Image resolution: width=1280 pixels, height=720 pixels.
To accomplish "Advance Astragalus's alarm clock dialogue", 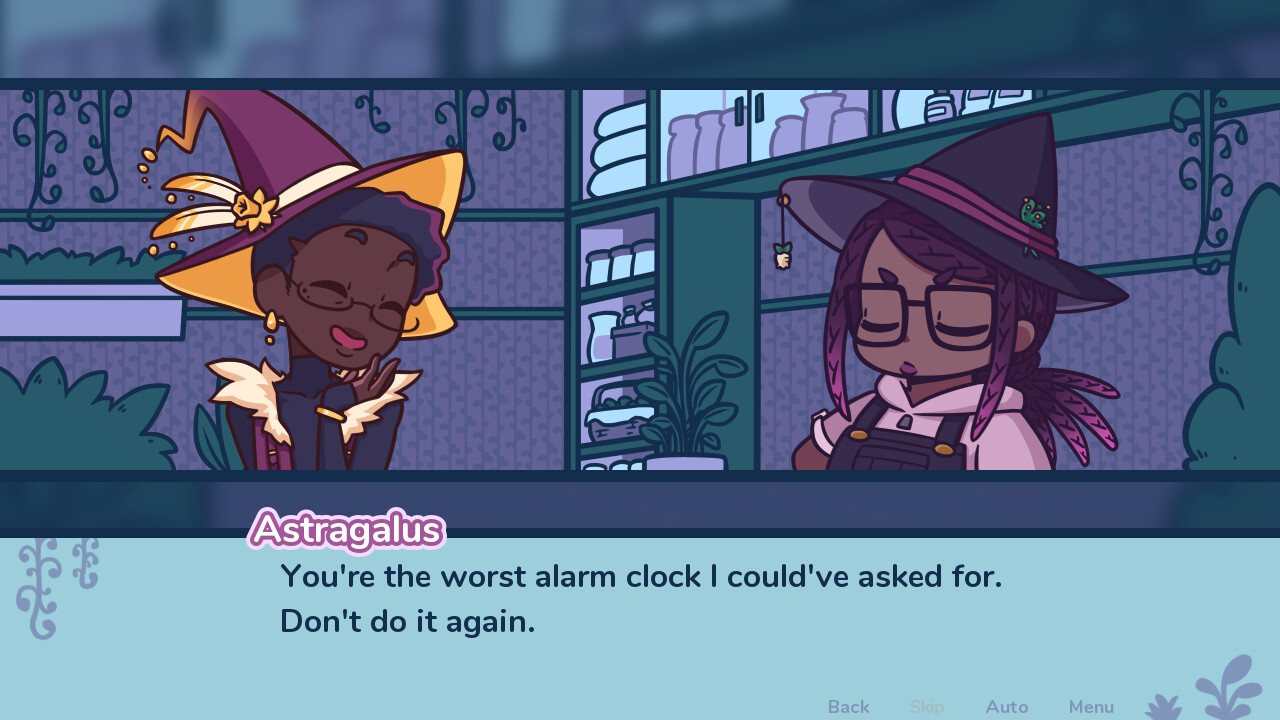I will (x=640, y=599).
